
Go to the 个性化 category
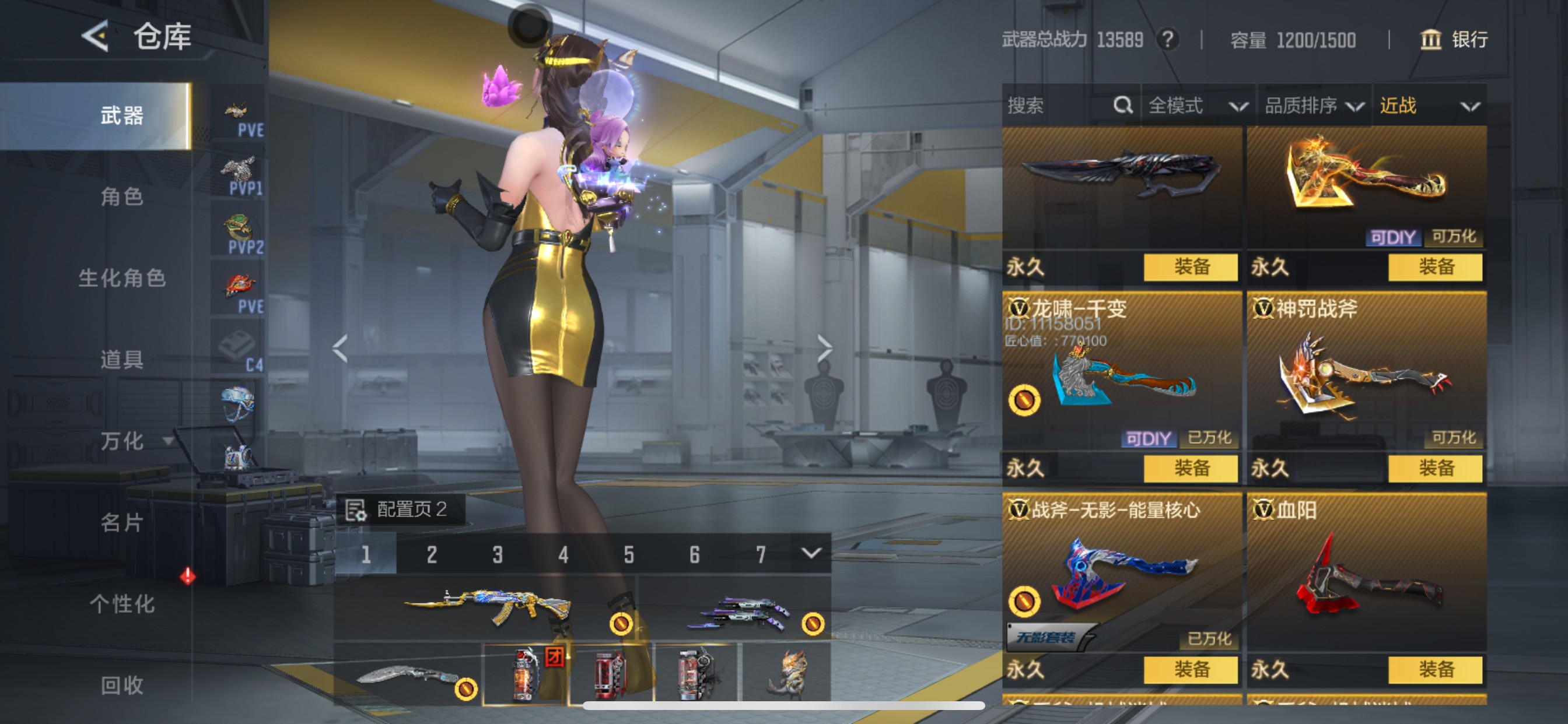click(122, 603)
